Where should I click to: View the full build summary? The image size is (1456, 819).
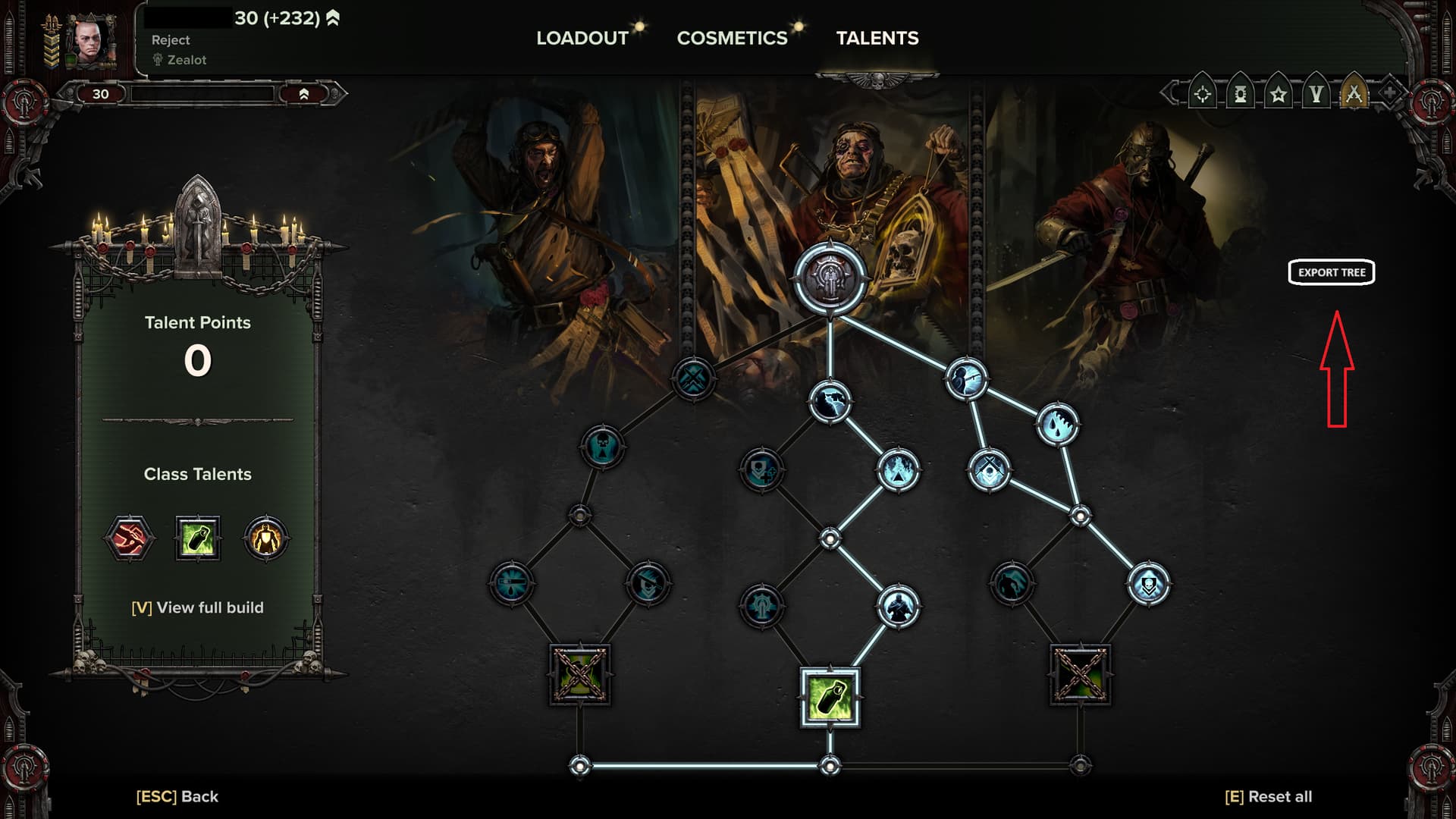point(197,607)
